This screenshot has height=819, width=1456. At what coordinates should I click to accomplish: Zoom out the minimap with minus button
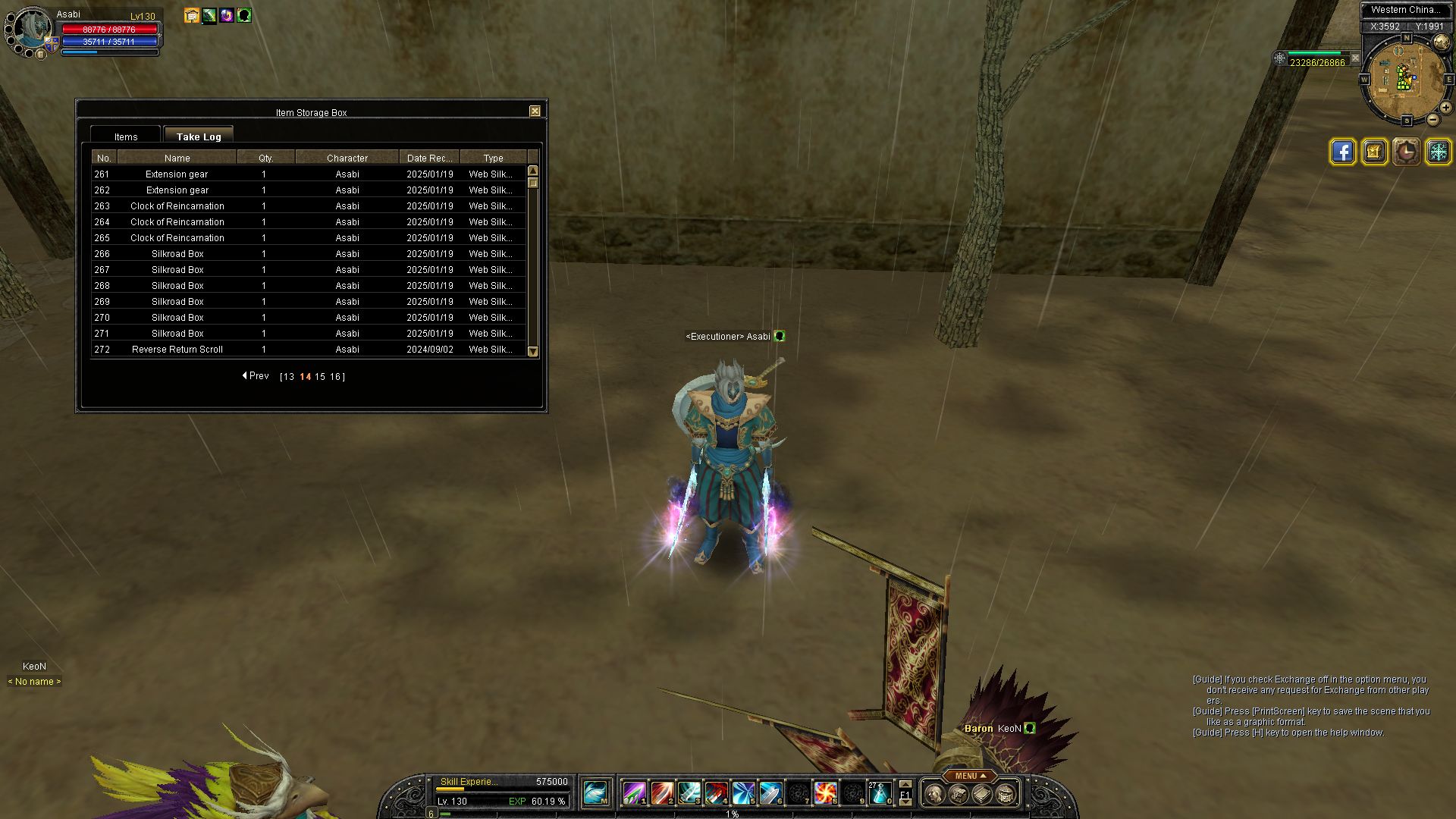coord(1432,120)
